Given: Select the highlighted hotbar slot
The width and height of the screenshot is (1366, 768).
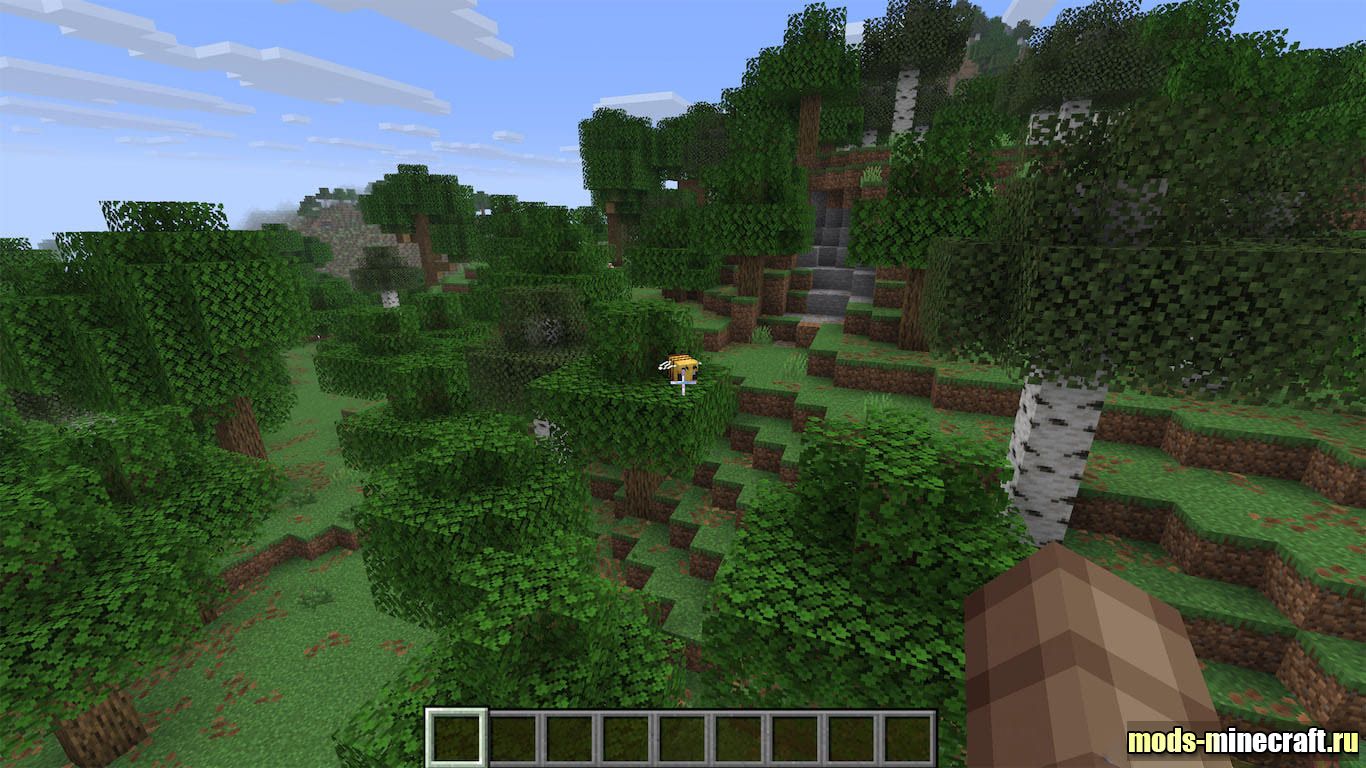Looking at the screenshot, I should tap(457, 738).
